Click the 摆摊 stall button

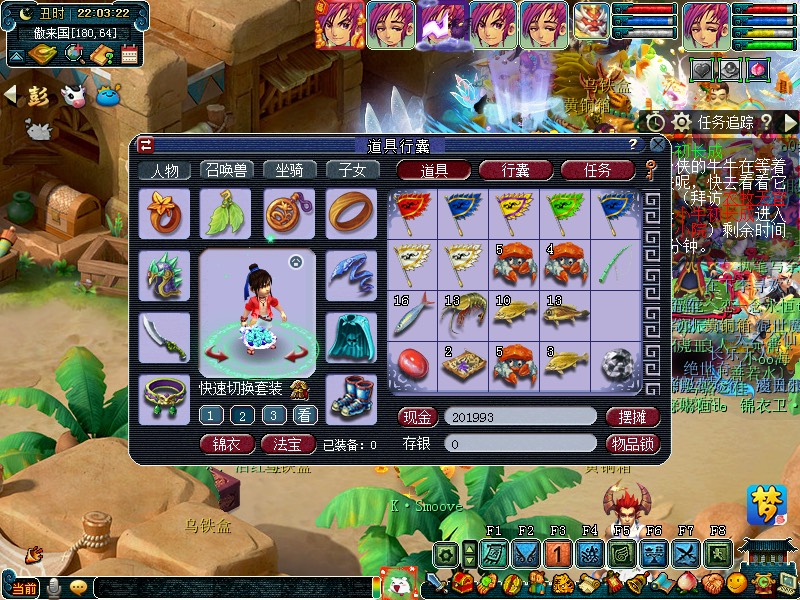[633, 416]
